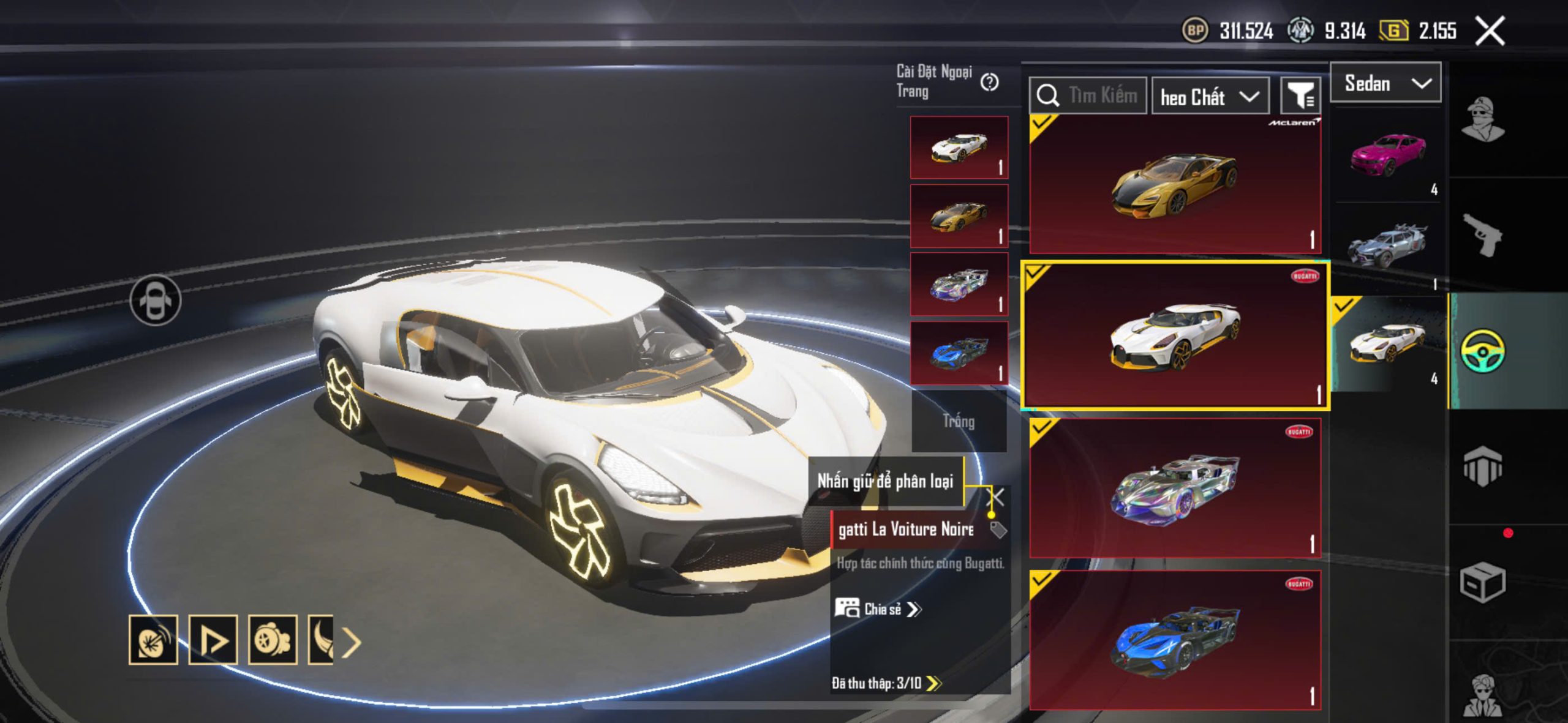Play the vehicle preview animation

(x=213, y=640)
